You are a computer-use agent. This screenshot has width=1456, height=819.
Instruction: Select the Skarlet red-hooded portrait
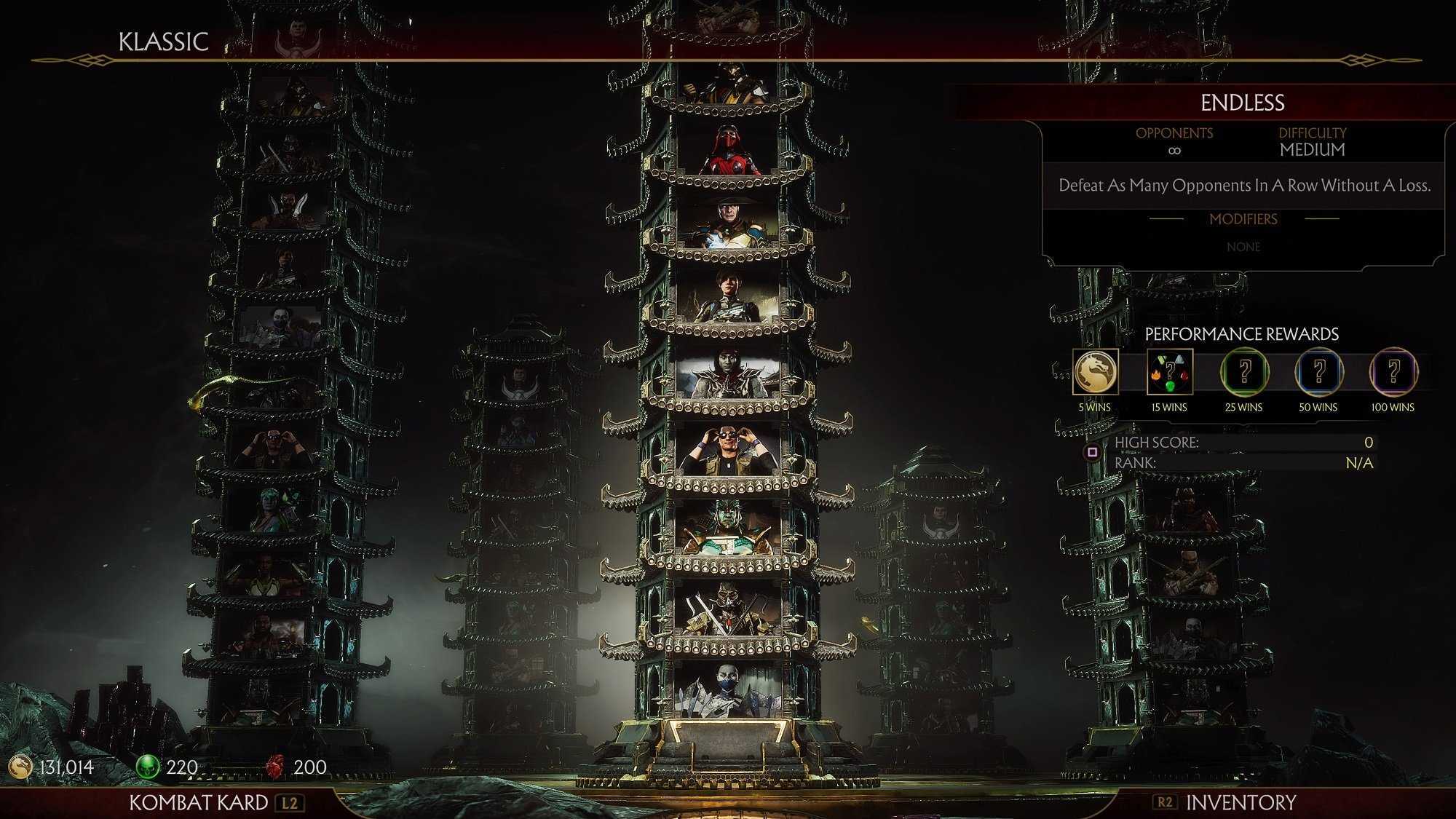[x=727, y=152]
